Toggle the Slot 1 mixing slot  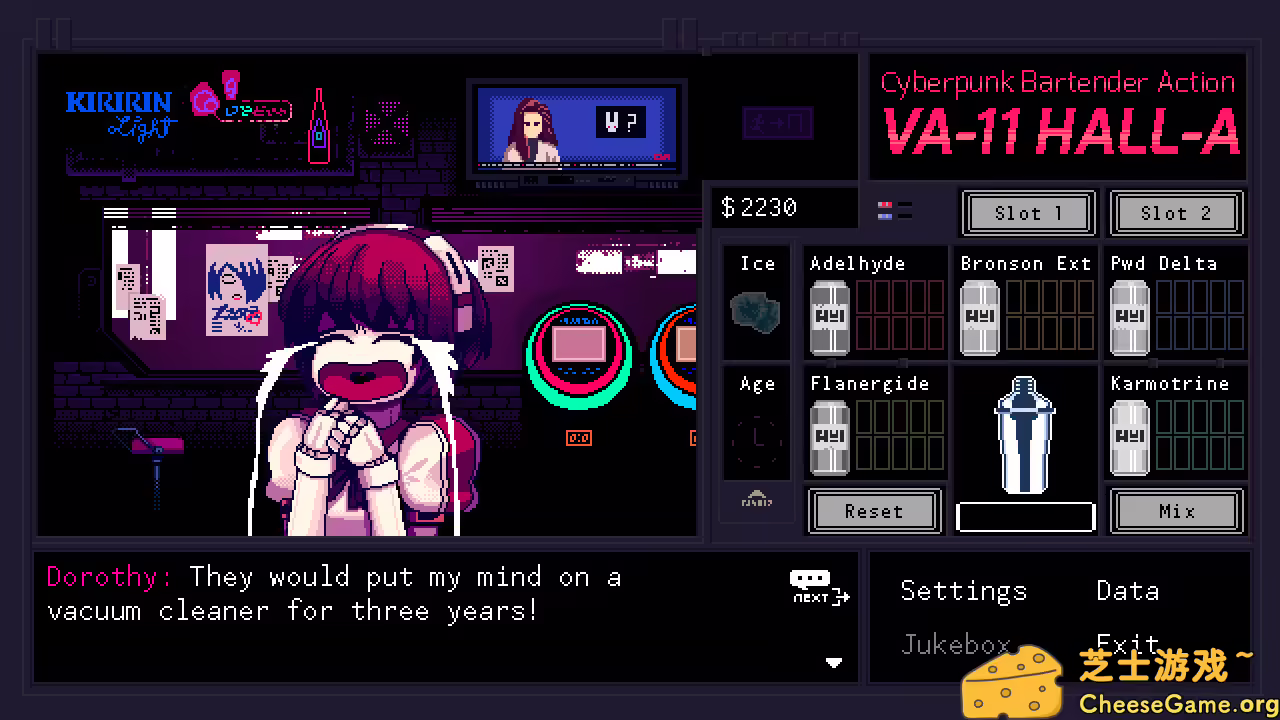tap(1028, 213)
